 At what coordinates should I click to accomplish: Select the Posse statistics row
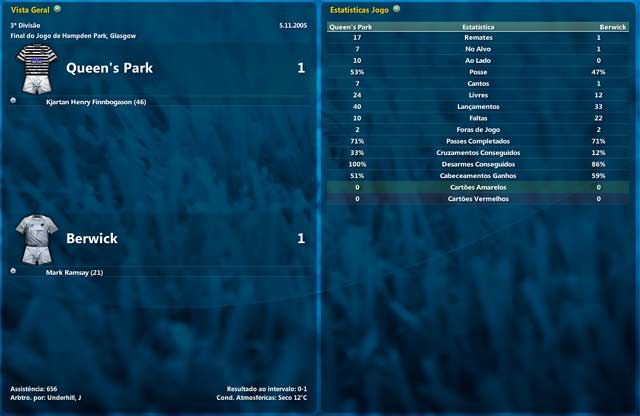pos(478,72)
